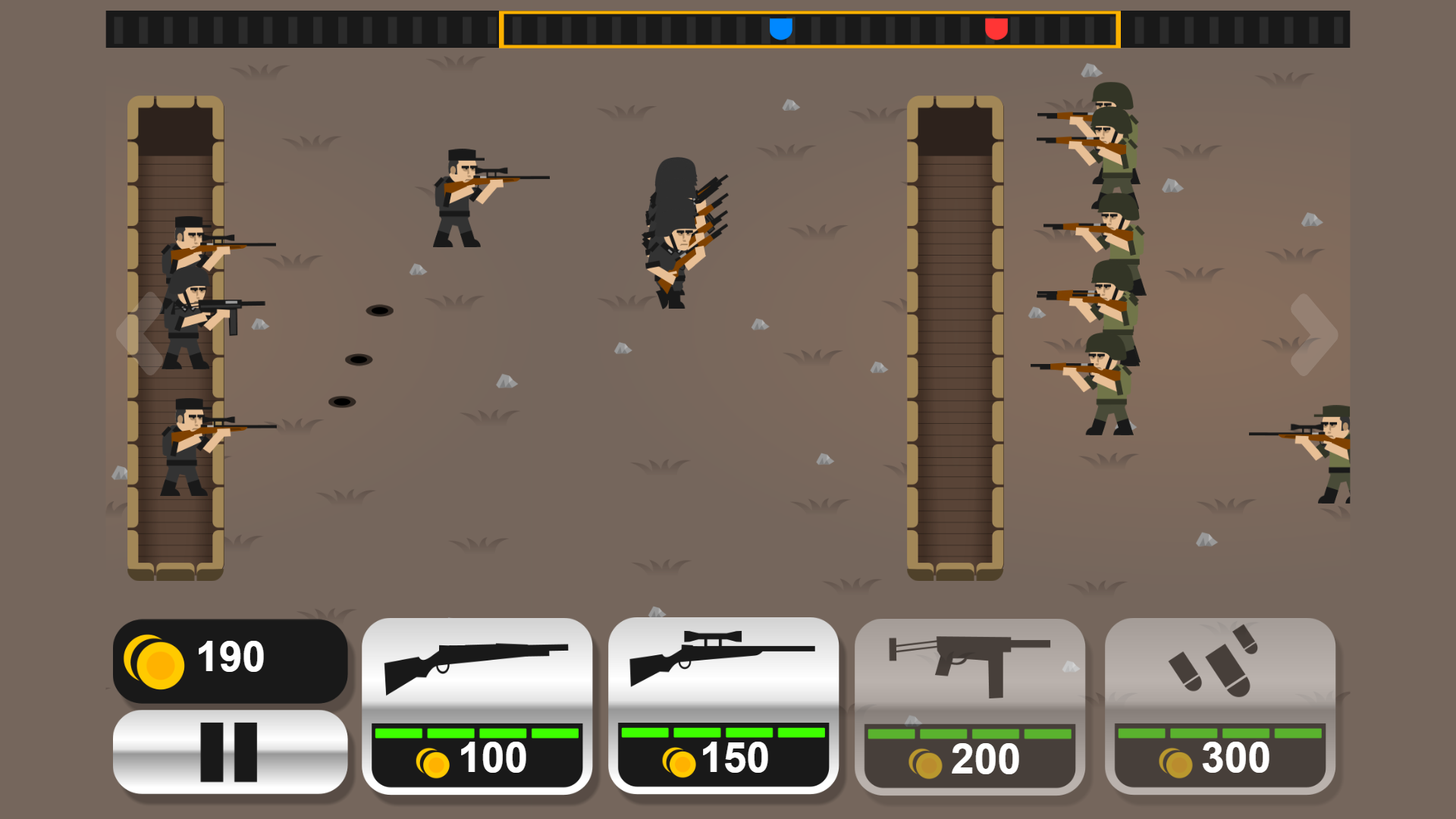Click the green progress bar on the 200 card

(x=969, y=733)
